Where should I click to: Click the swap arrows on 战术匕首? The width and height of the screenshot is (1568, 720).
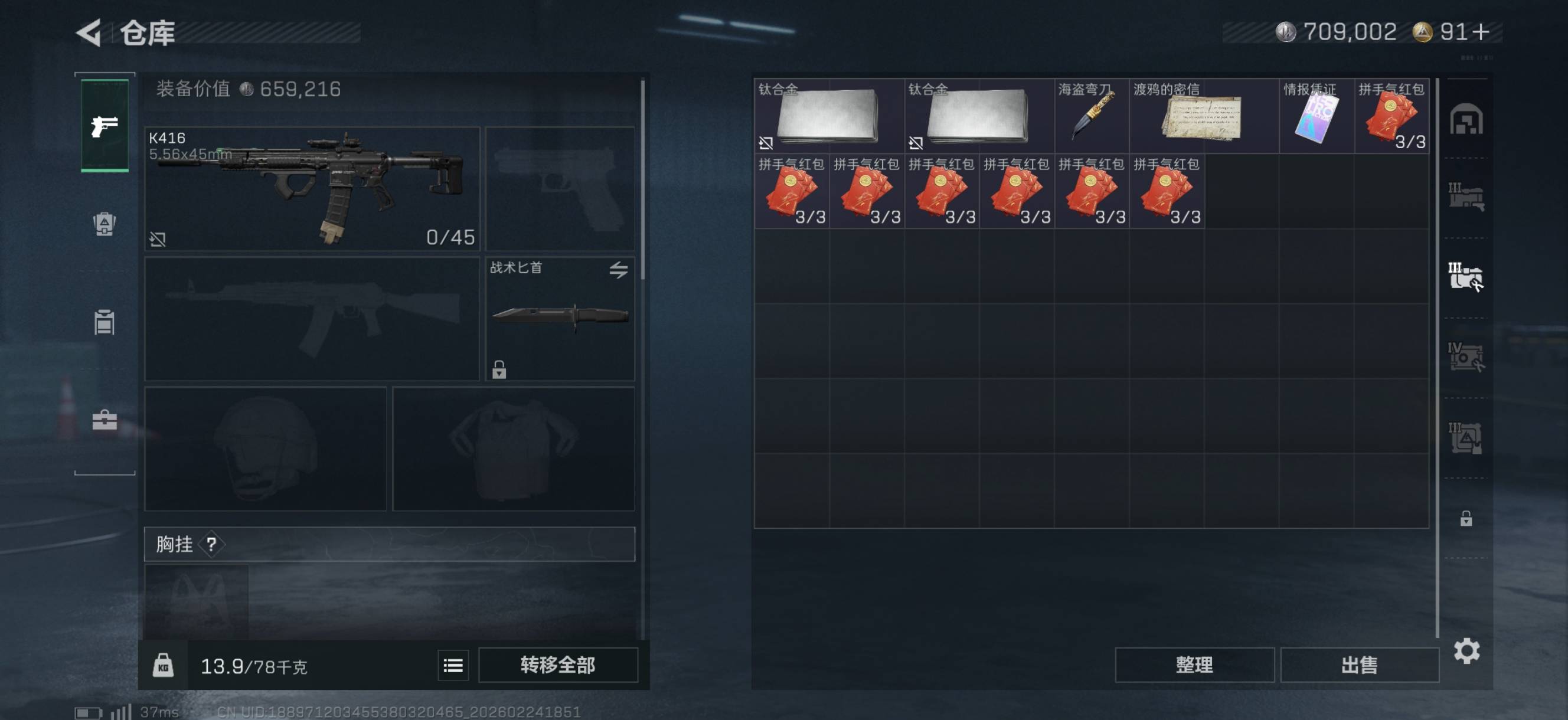pos(619,270)
